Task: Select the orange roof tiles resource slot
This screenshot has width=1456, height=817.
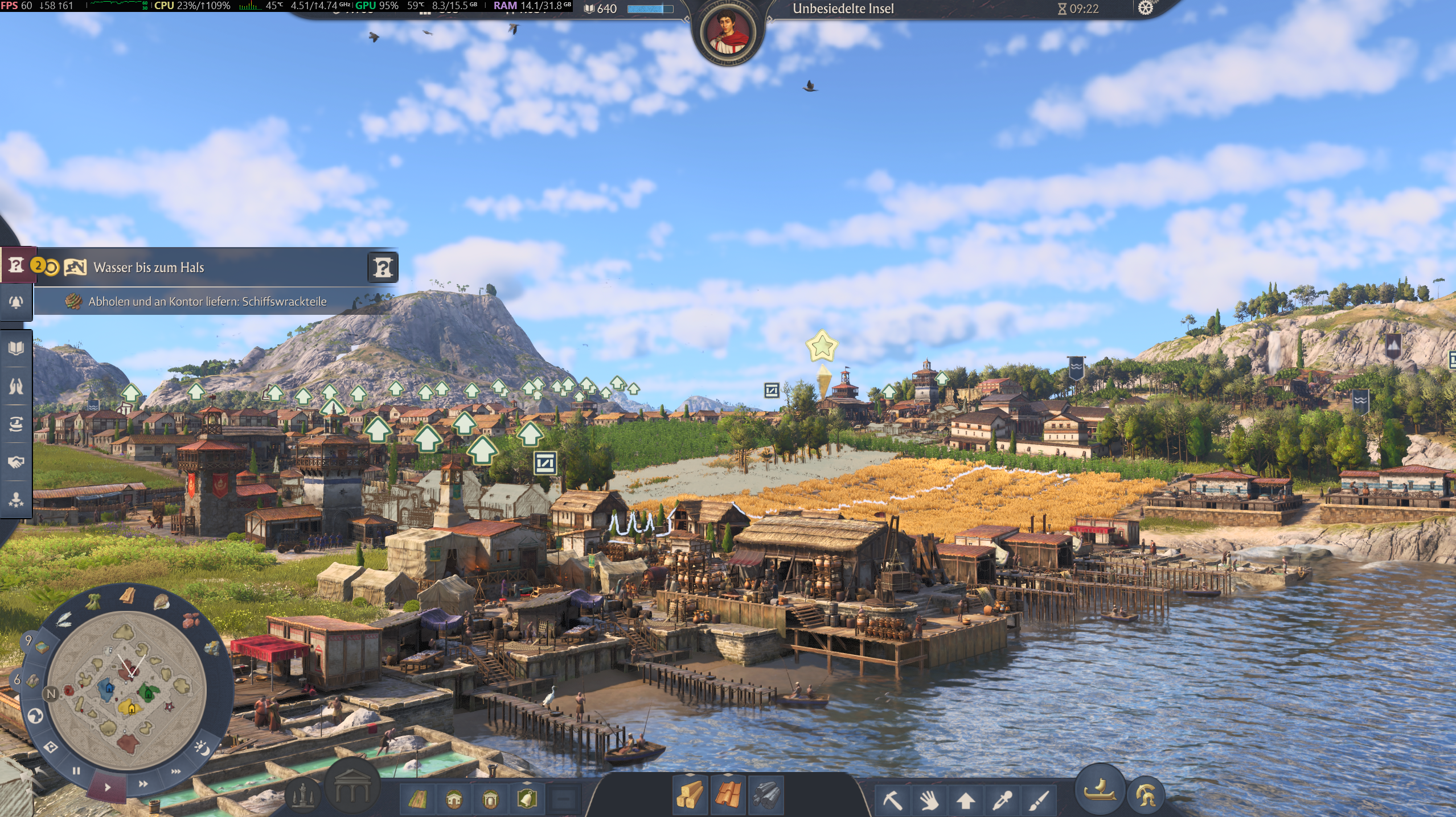Action: pyautogui.click(x=728, y=794)
